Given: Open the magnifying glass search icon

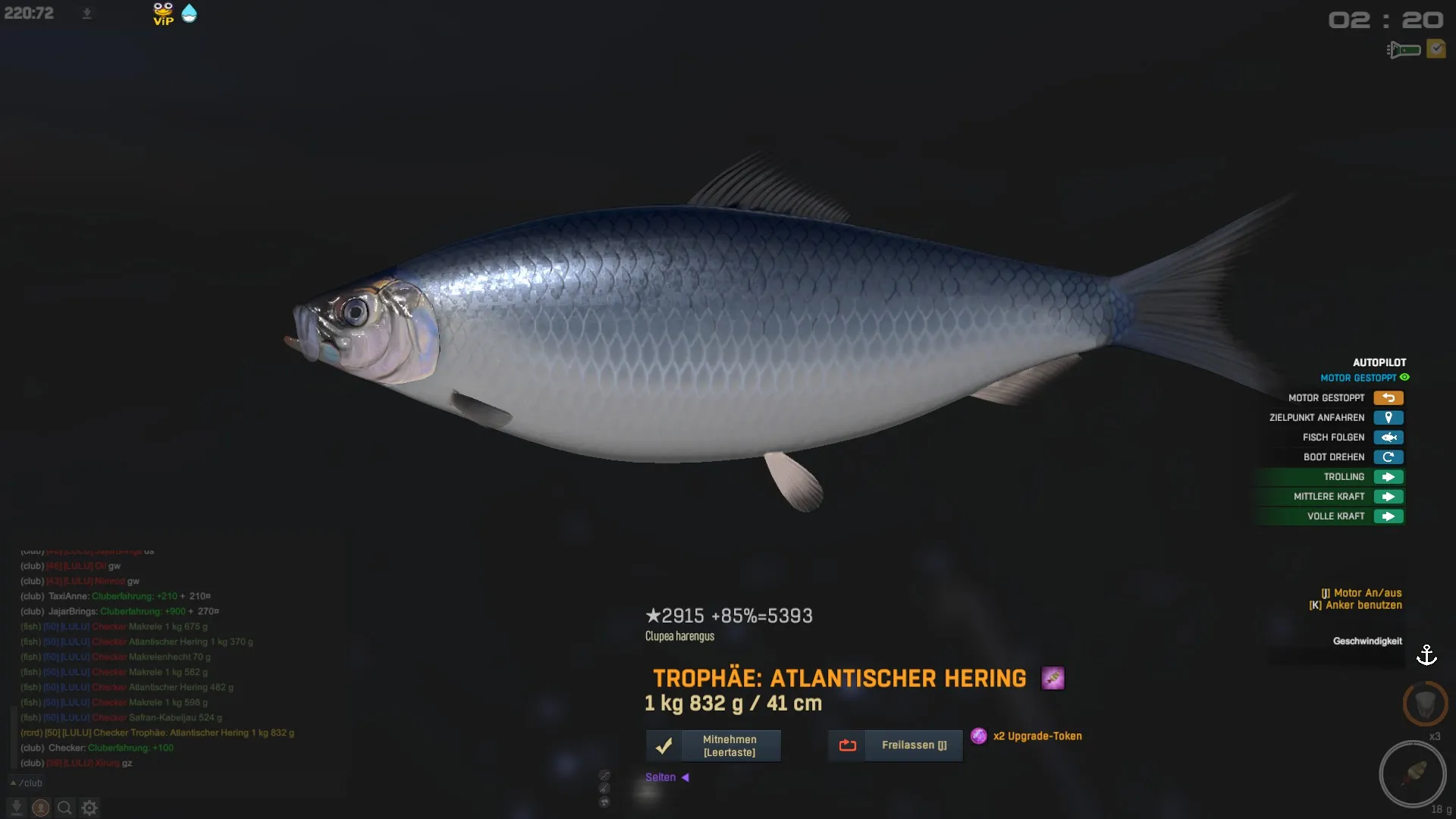Looking at the screenshot, I should (65, 808).
